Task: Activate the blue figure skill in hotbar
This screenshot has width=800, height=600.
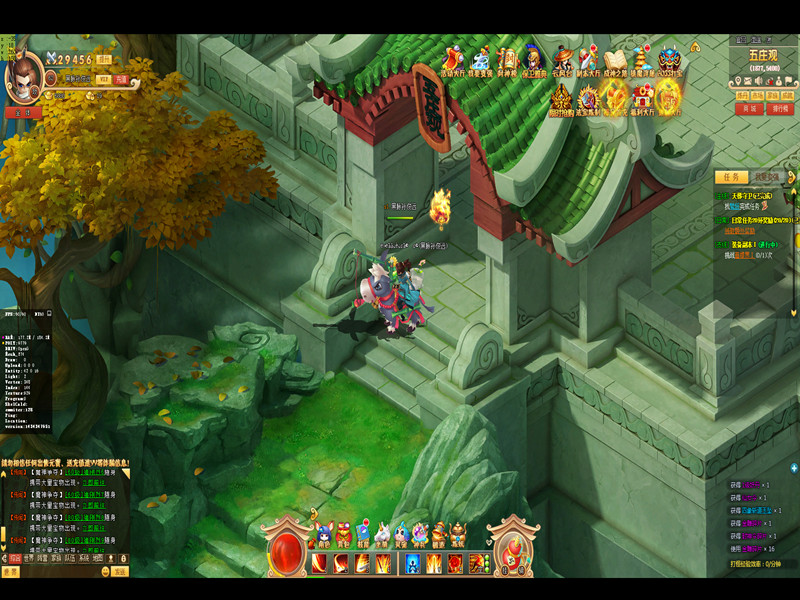Action: (x=412, y=563)
